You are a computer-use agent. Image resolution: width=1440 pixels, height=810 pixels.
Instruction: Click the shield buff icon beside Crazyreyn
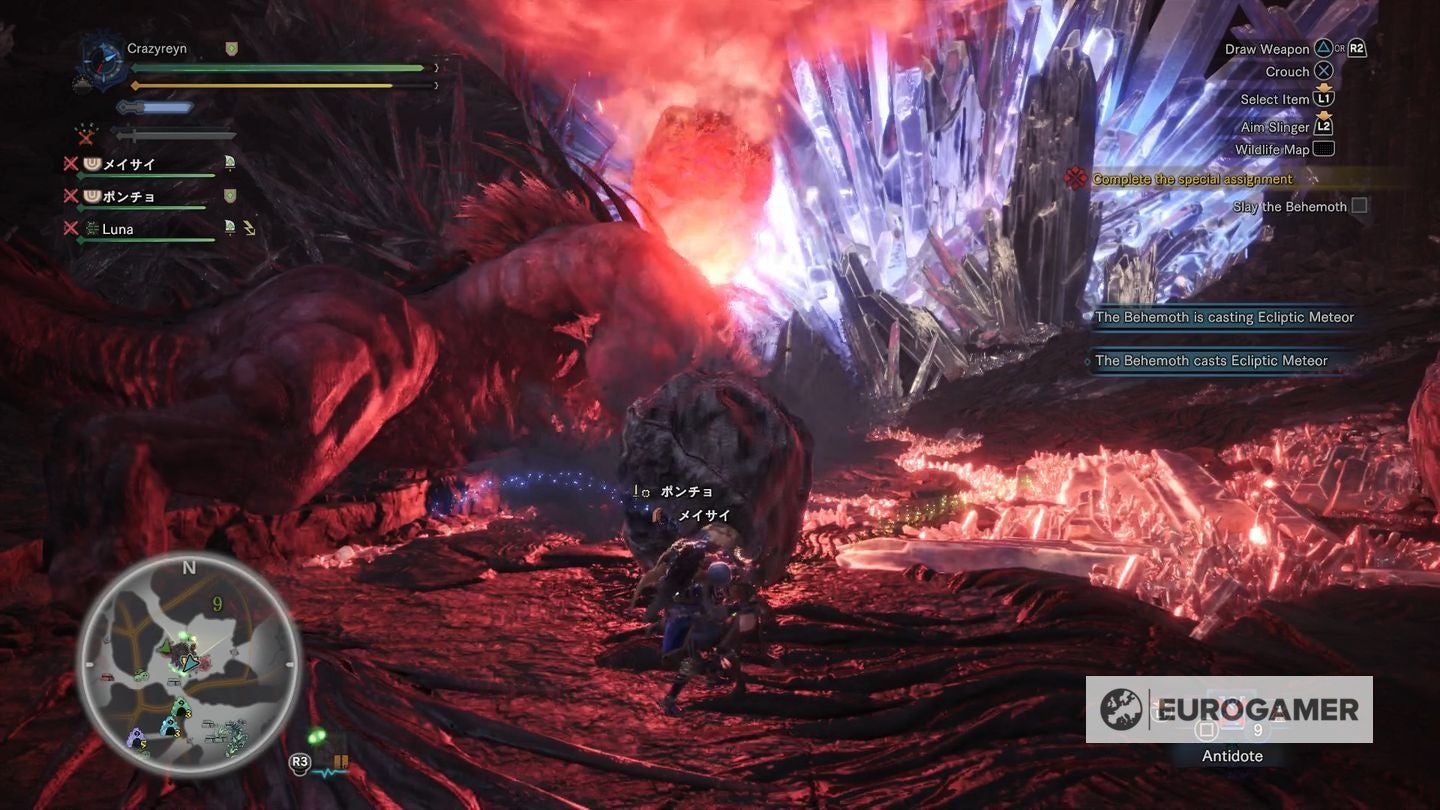(x=230, y=48)
